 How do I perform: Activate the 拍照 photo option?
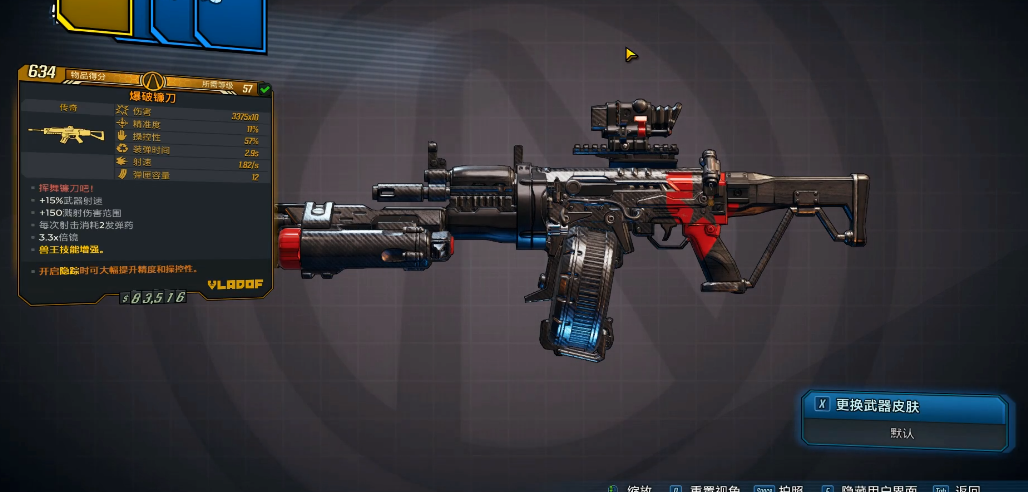point(791,489)
